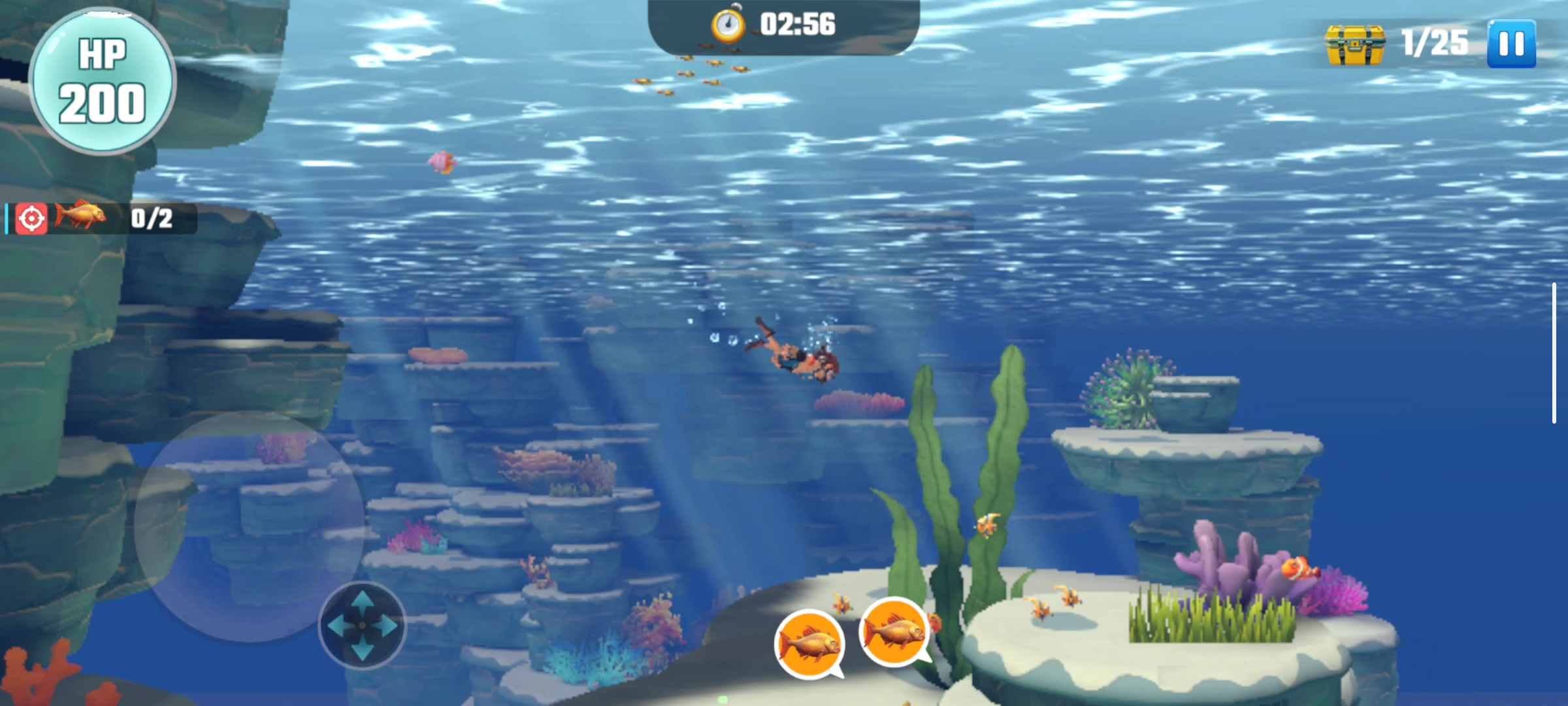This screenshot has width=1568, height=706.
Task: Tap the virtual joystick circle on the left
Action: [x=361, y=626]
